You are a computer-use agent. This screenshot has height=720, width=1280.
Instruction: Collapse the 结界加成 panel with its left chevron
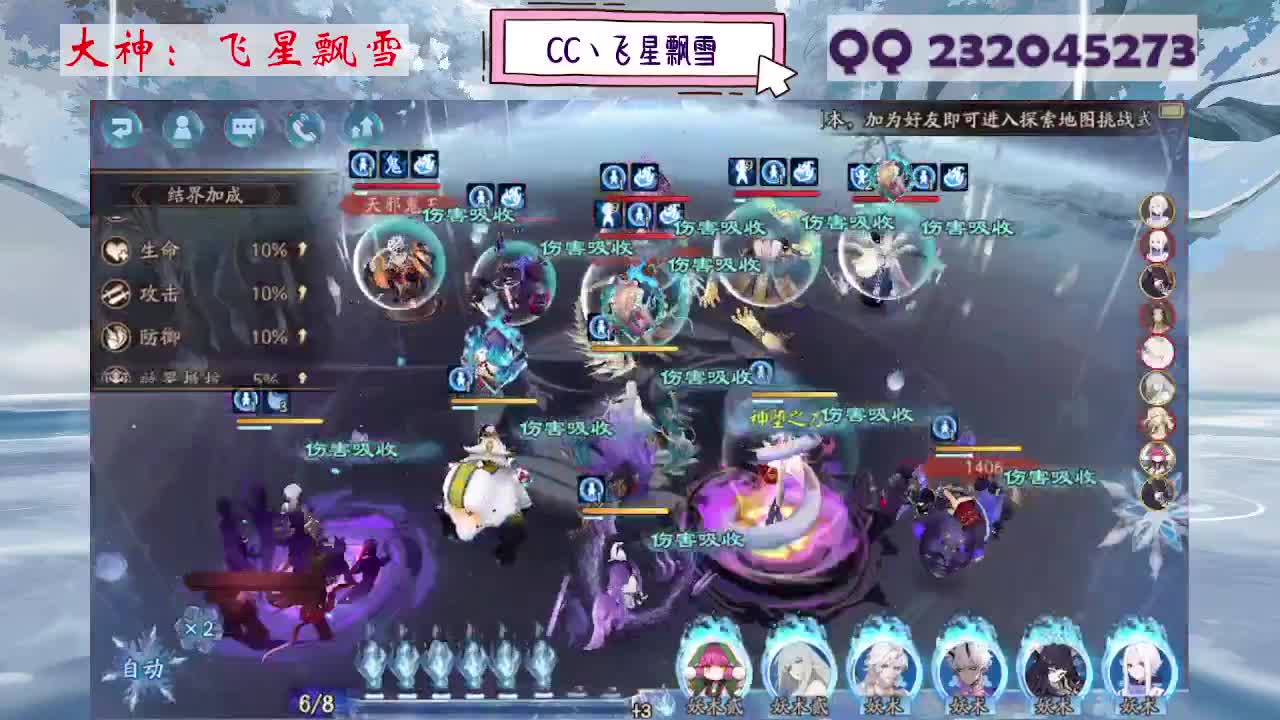(139, 196)
